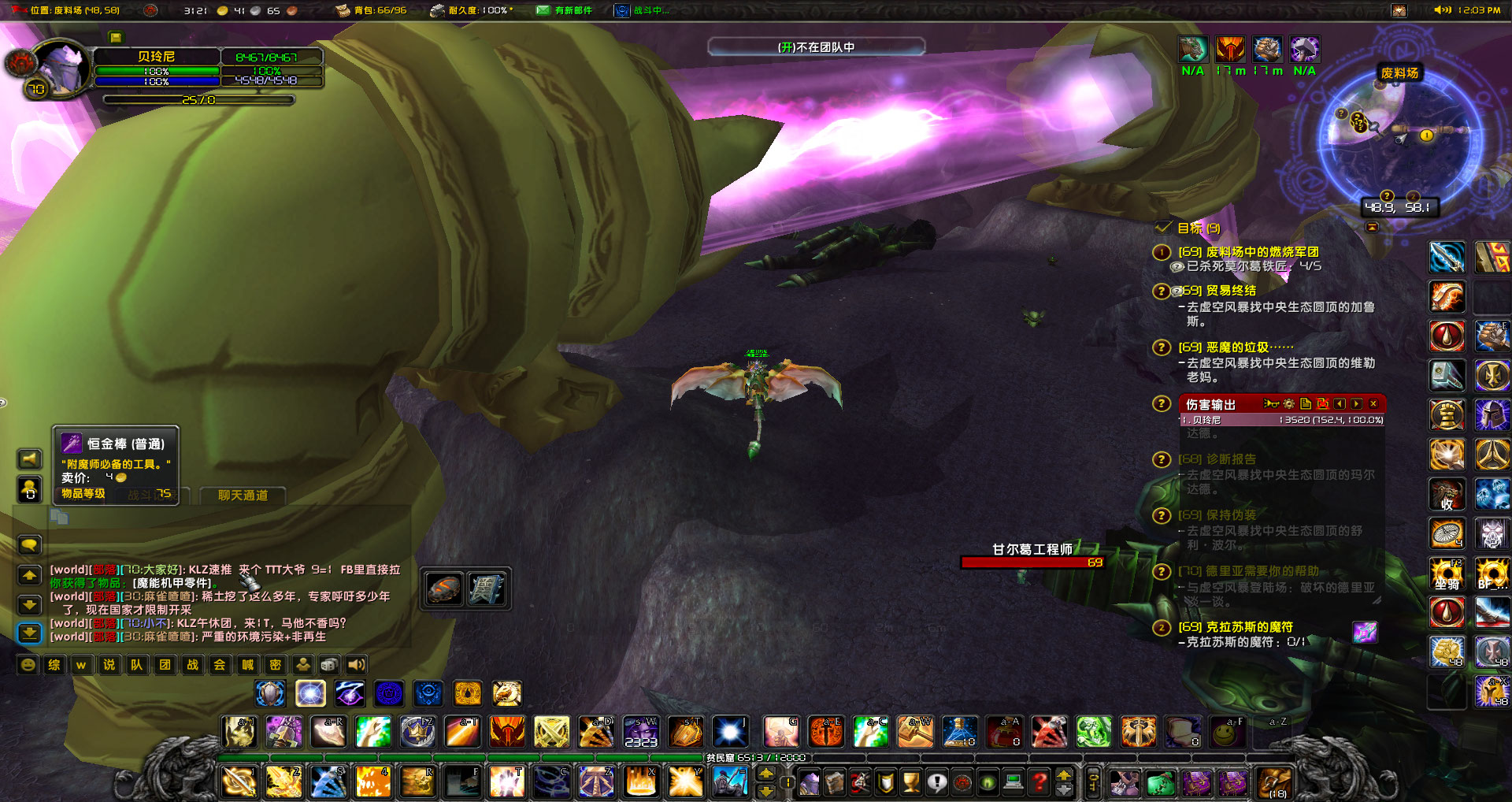Click the dice roll button on chat bar

point(330,665)
